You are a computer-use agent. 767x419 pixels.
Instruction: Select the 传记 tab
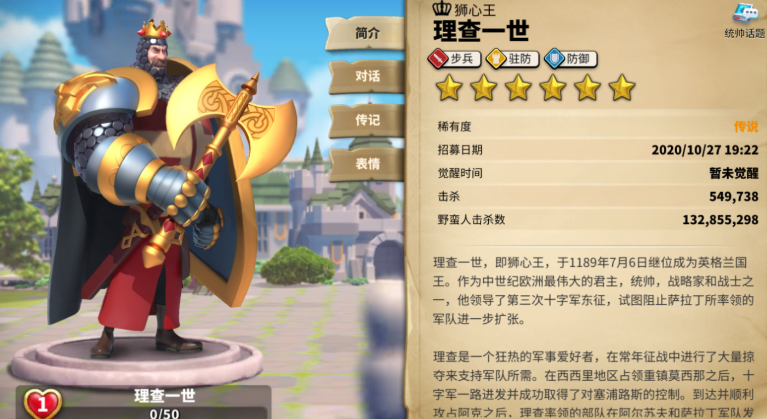coord(366,120)
